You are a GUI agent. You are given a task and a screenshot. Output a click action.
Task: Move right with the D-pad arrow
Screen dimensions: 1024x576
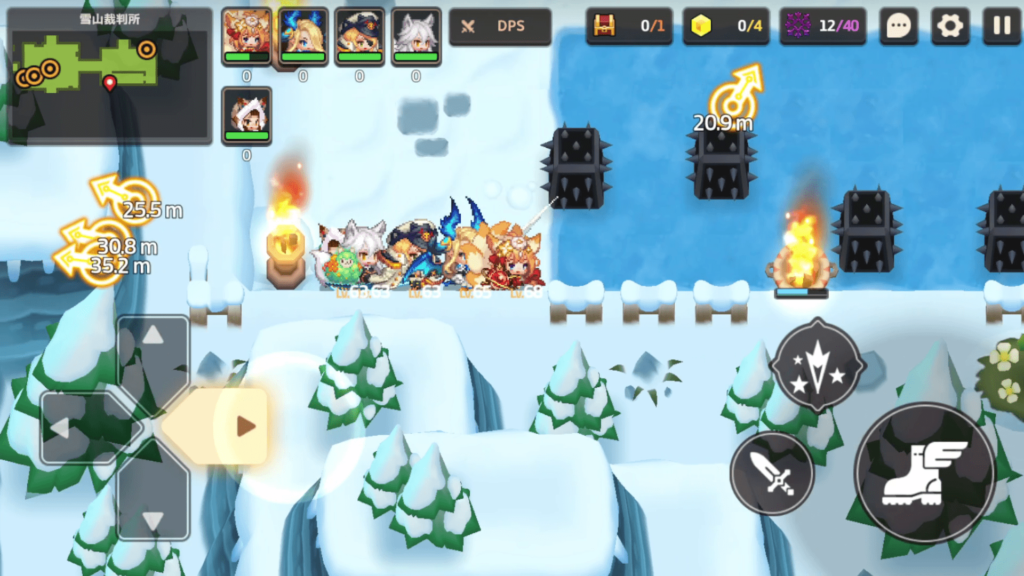pos(228,427)
